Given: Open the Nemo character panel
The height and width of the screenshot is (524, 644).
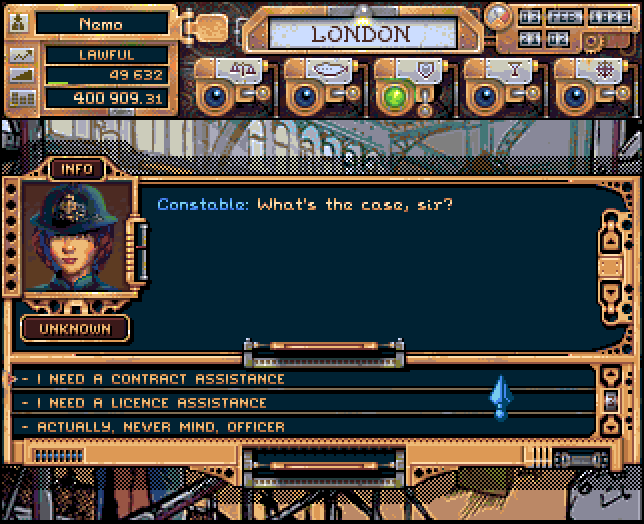Looking at the screenshot, I should 100,23.
